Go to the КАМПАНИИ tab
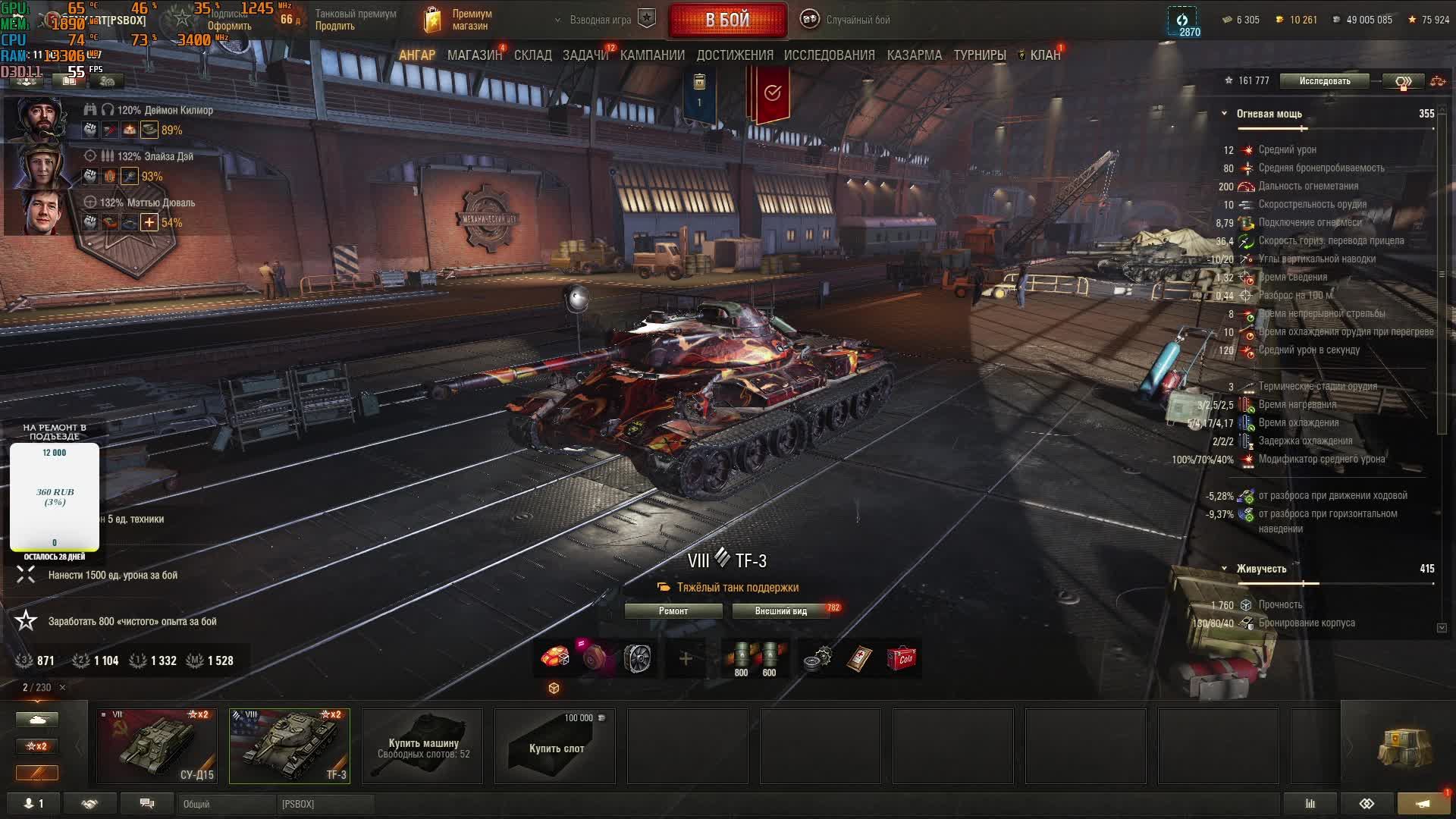The image size is (1456, 819). [652, 55]
